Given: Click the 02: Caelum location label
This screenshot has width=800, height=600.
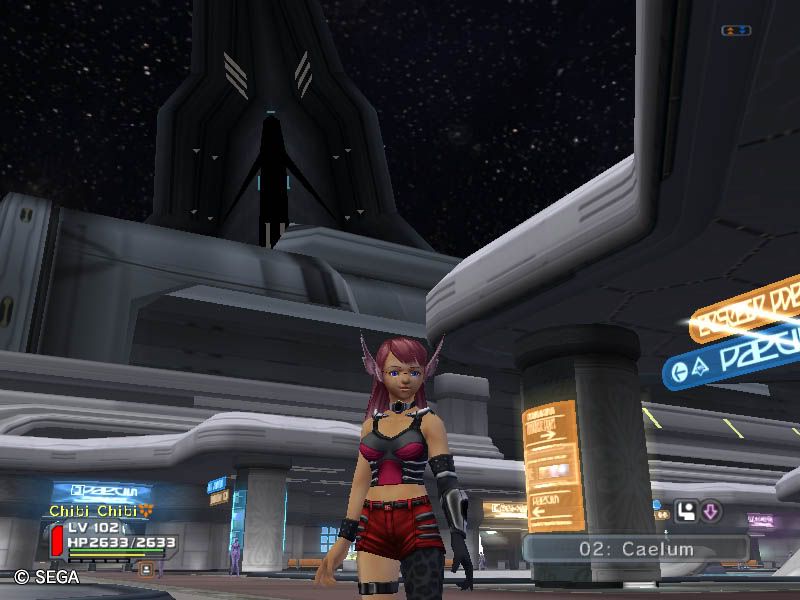Looking at the screenshot, I should click(636, 549).
